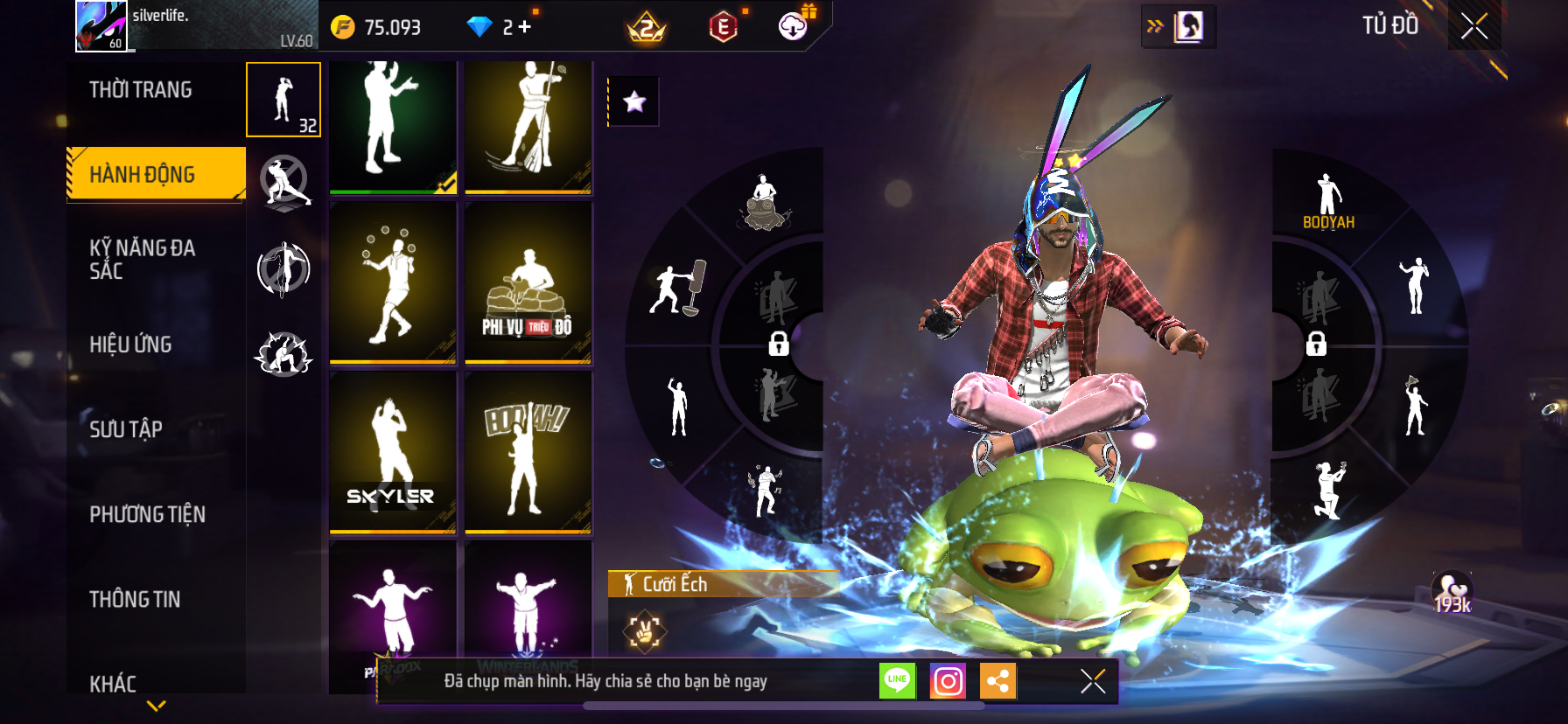Show the Phương Tiện category
Screen dimensions: 1568x724
pos(147,514)
